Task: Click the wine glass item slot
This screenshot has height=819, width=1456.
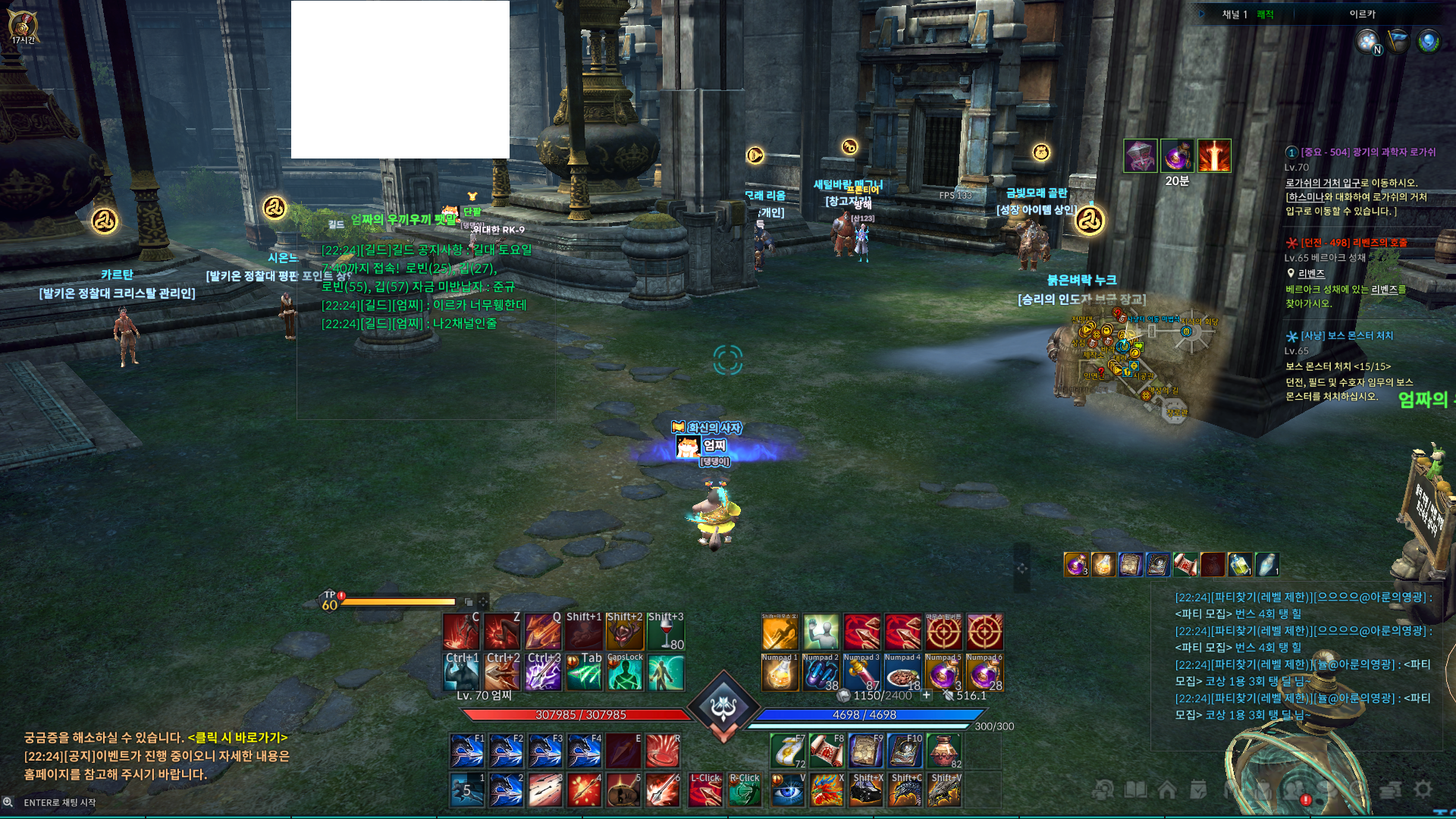Action: 666,632
